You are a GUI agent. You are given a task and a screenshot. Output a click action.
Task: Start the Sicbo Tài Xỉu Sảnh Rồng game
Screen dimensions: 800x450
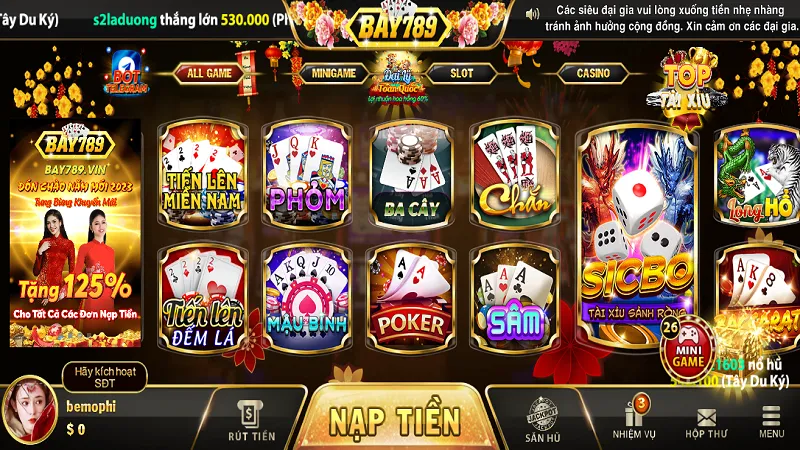tap(638, 235)
